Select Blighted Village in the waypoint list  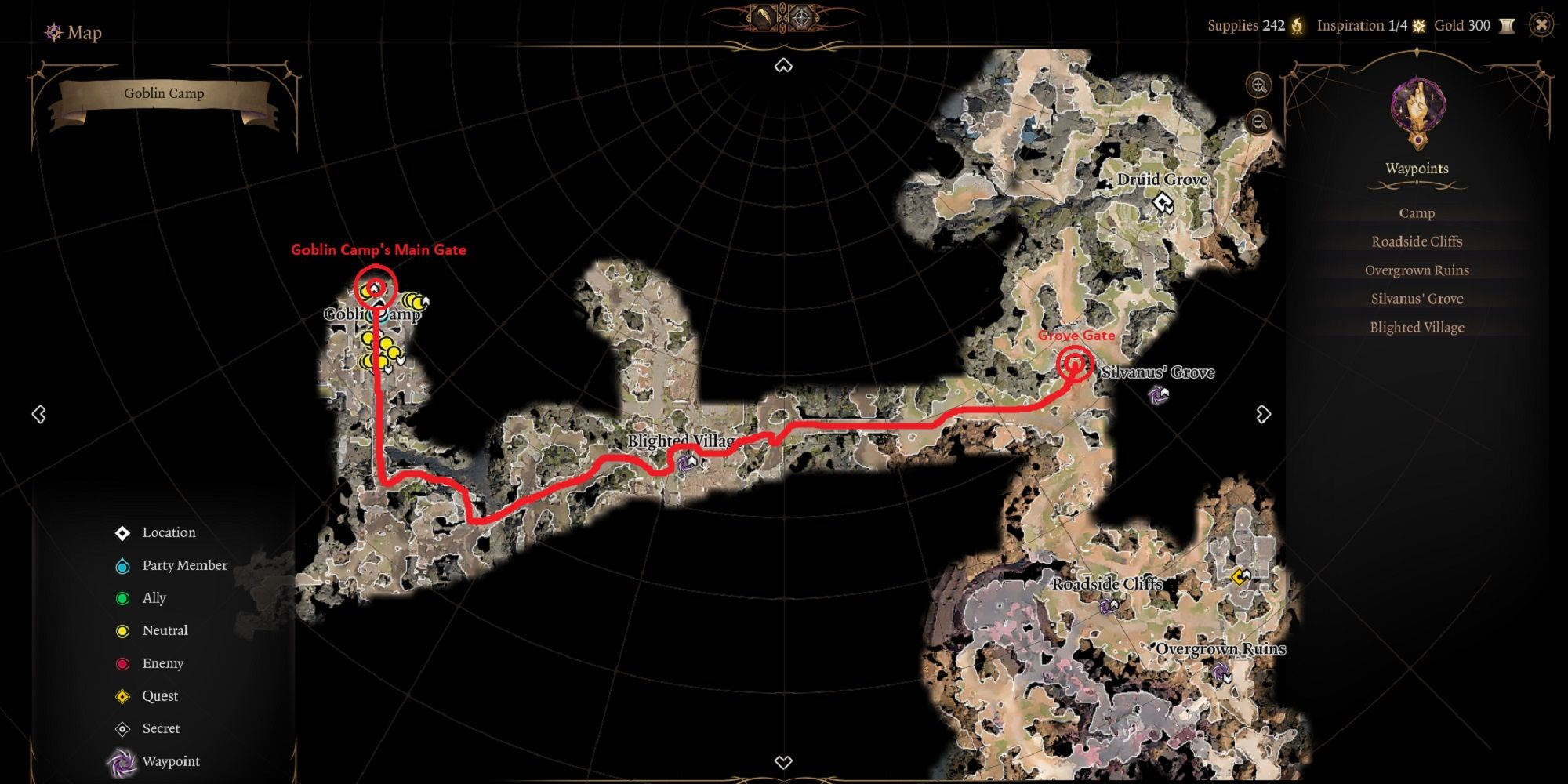pyautogui.click(x=1417, y=328)
